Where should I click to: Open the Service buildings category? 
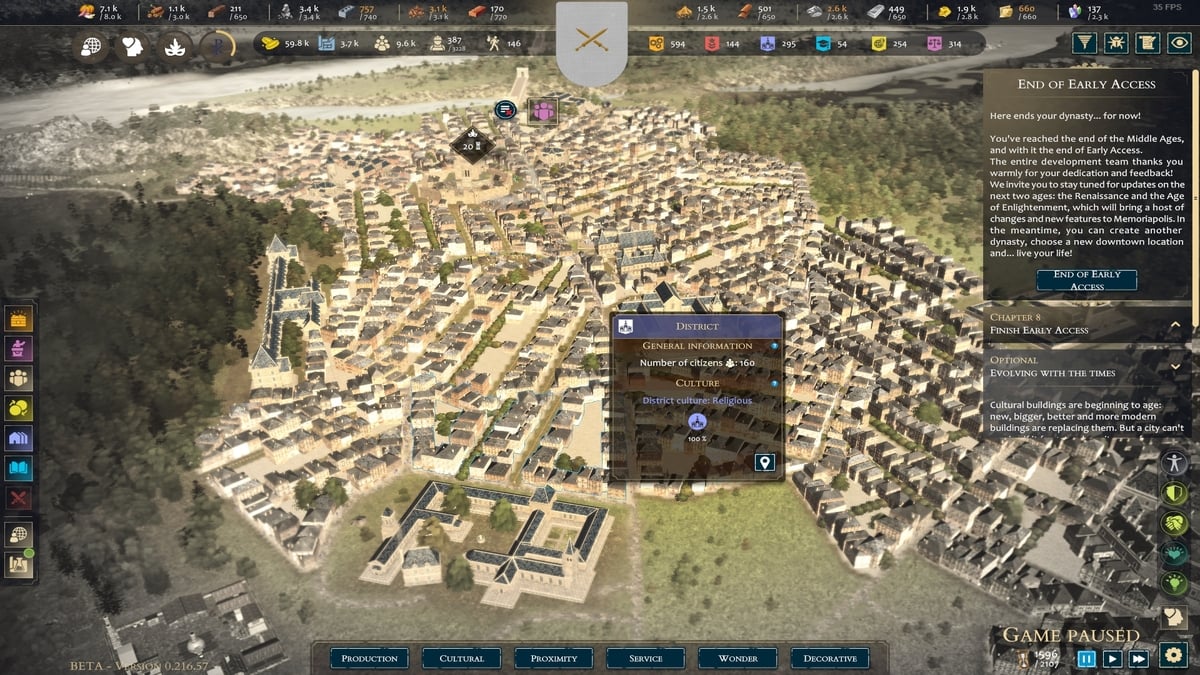tap(646, 658)
